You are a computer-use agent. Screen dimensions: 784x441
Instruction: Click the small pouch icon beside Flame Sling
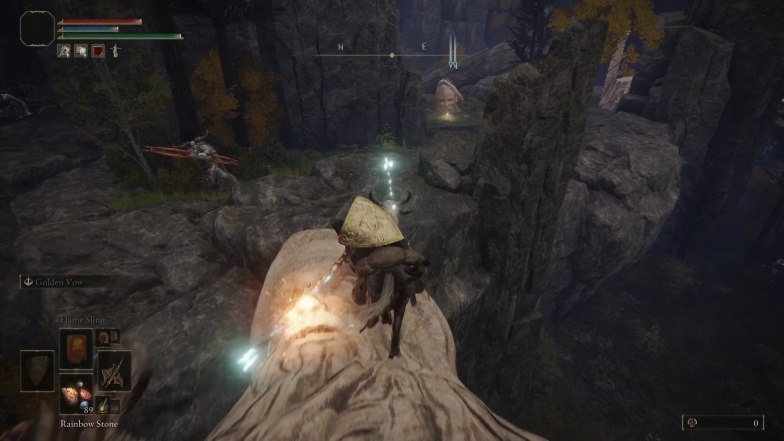point(102,337)
